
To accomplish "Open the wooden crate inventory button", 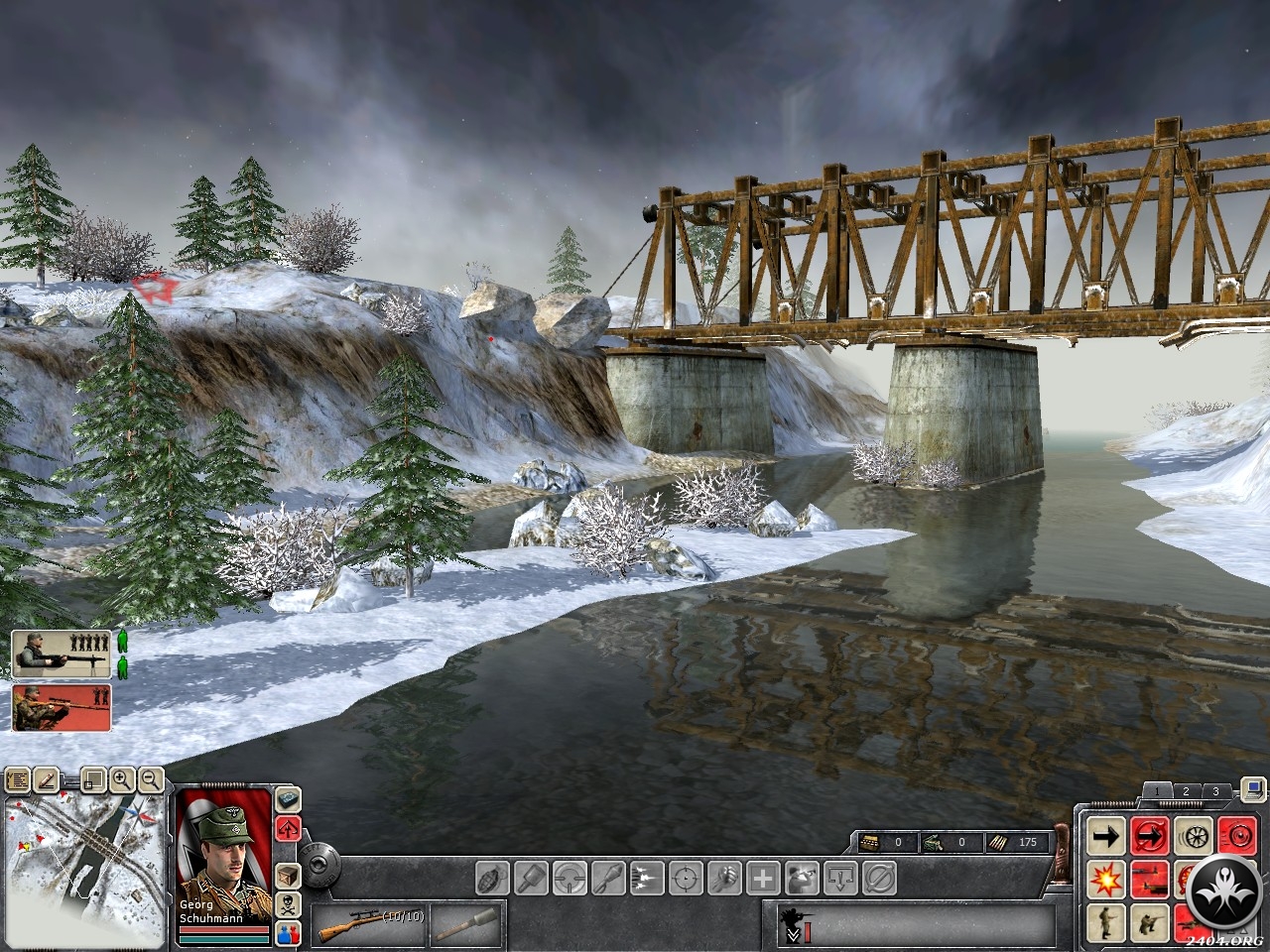I will pyautogui.click(x=288, y=876).
